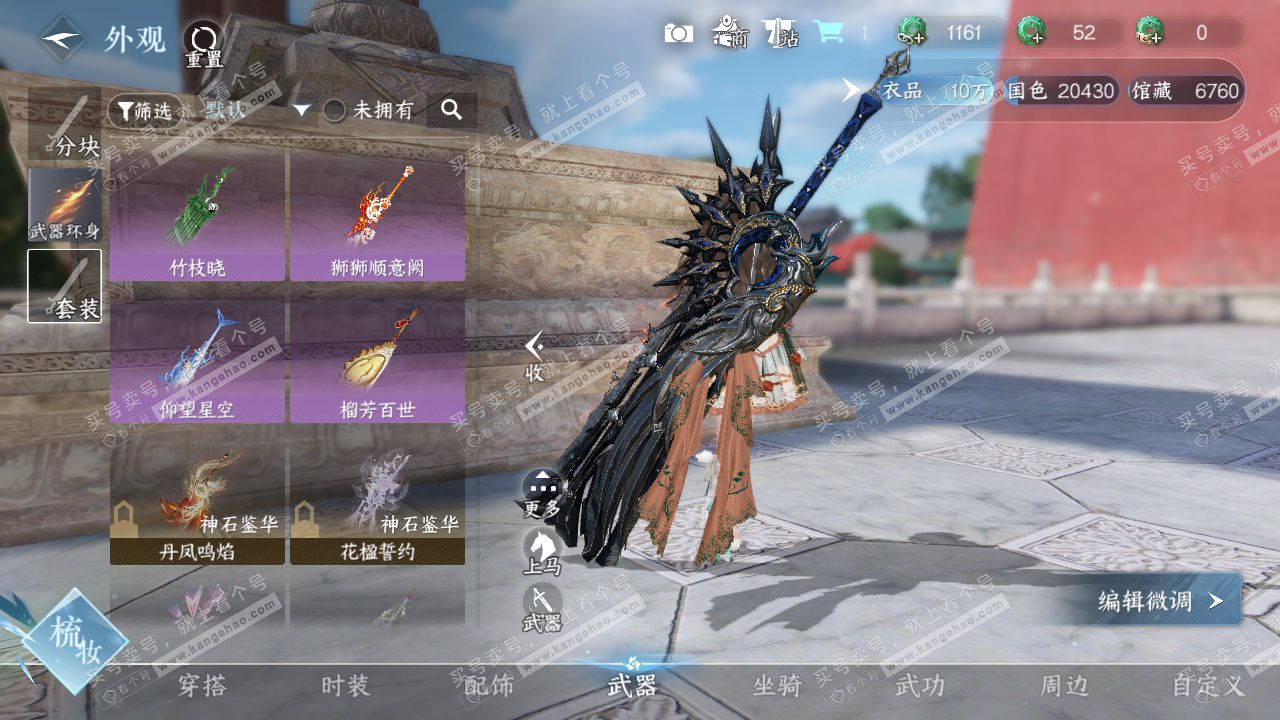Select the 竹枝晓 weapon skin
Image resolution: width=1280 pixels, height=720 pixels.
pos(197,215)
